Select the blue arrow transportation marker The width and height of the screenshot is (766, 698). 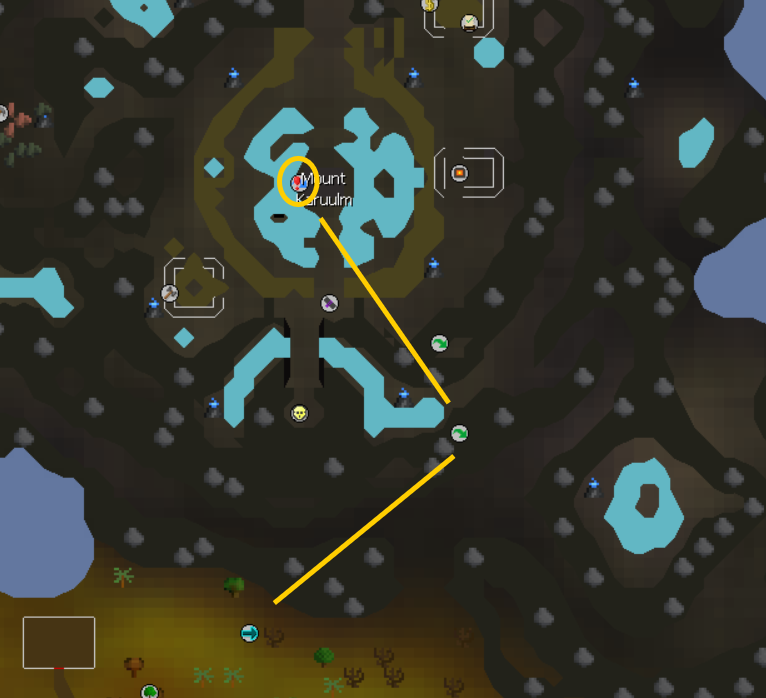click(x=249, y=633)
